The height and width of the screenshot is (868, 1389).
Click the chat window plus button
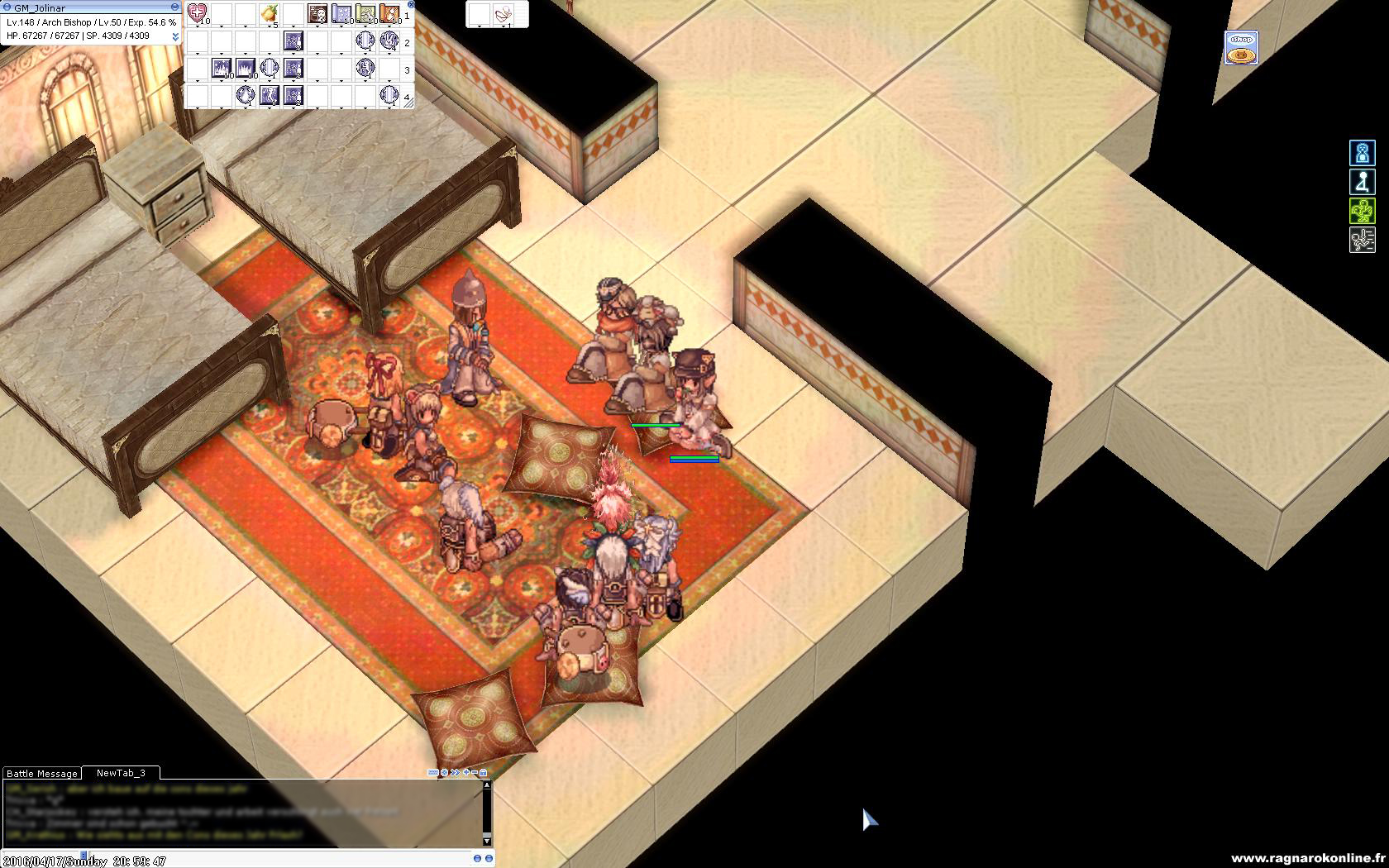(466, 773)
